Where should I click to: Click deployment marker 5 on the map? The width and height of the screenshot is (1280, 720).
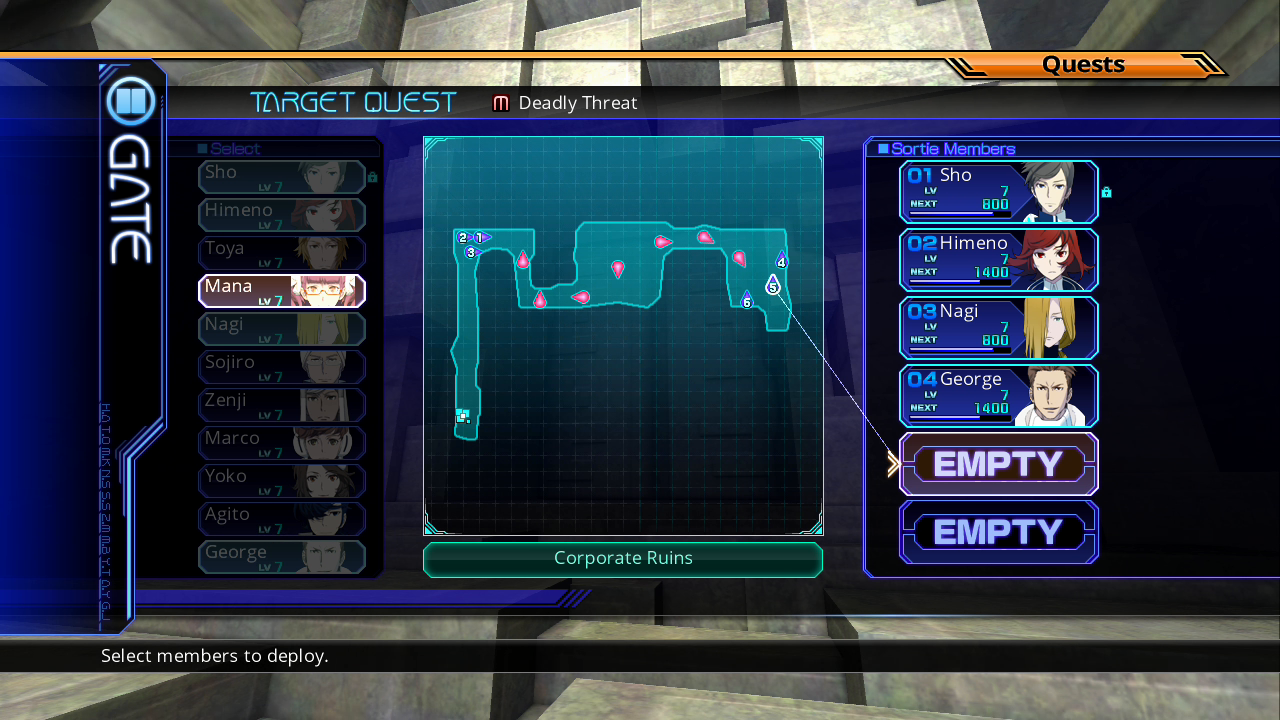tap(773, 286)
